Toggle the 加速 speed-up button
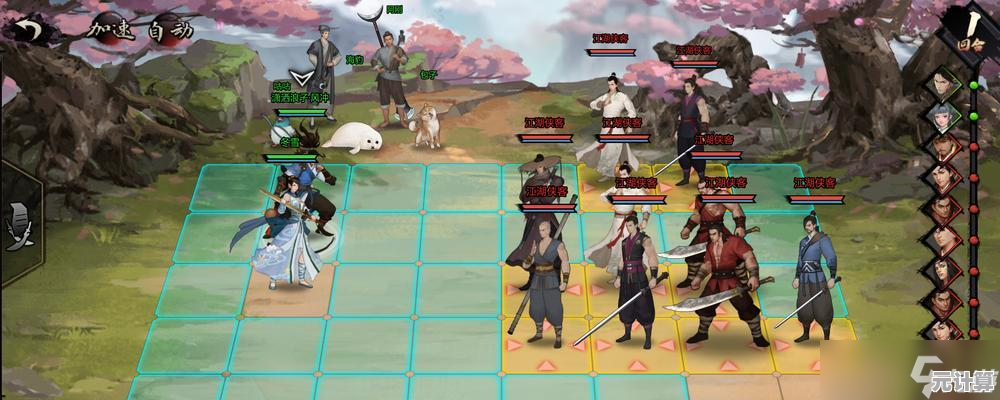The height and width of the screenshot is (400, 1000). pos(109,29)
